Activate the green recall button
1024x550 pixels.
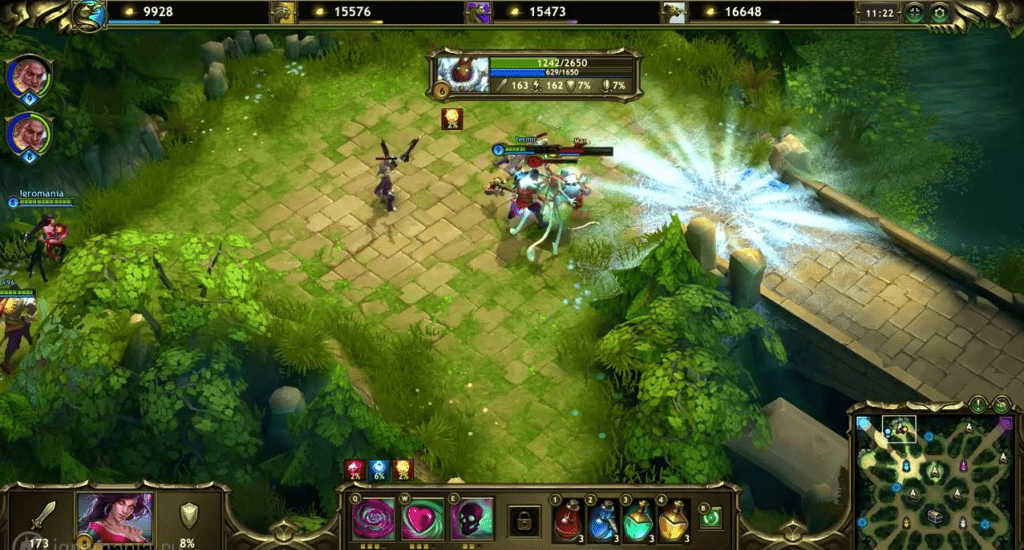click(710, 517)
